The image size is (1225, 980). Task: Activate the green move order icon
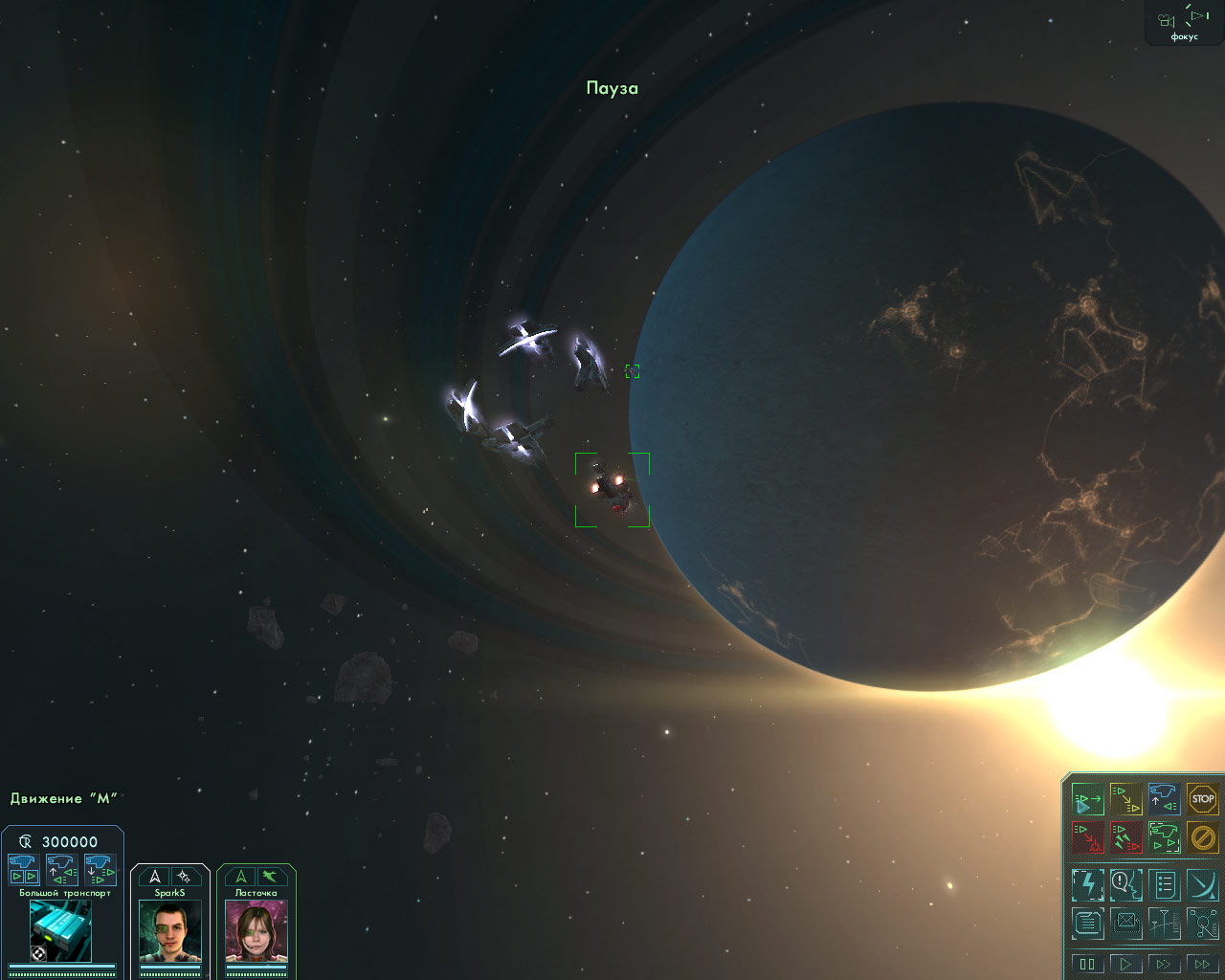(x=1087, y=798)
